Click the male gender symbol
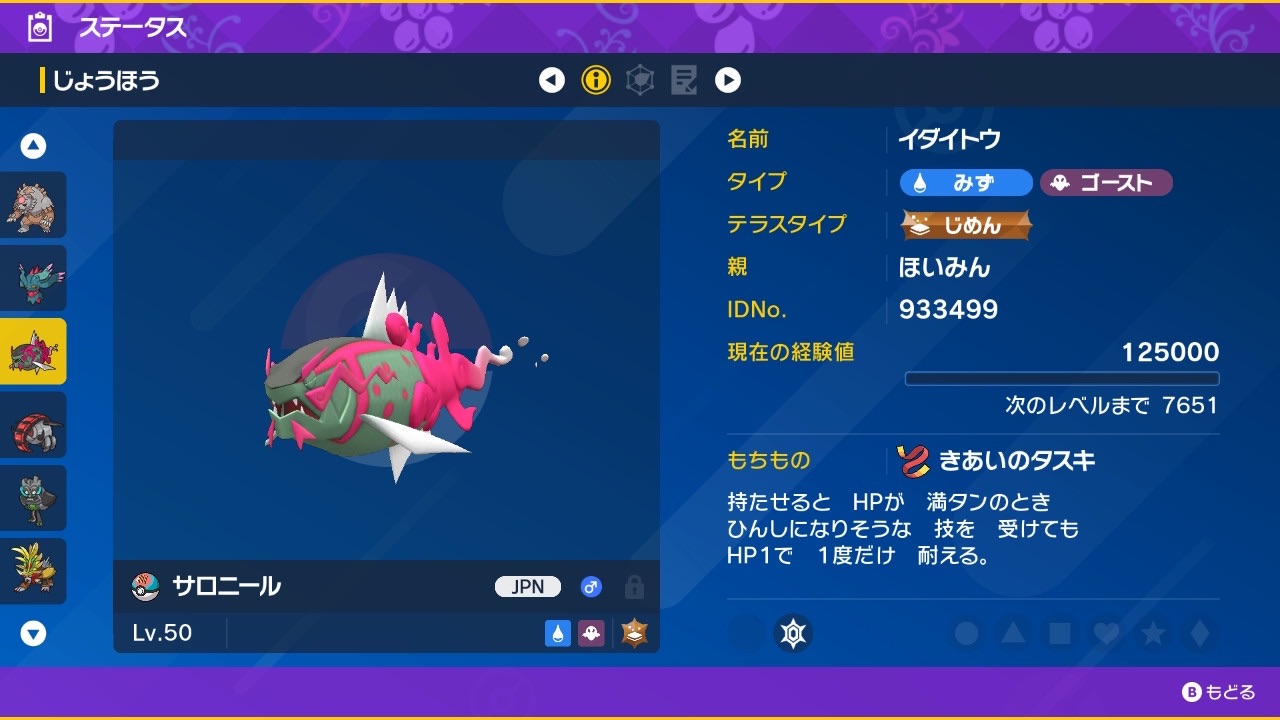Image resolution: width=1280 pixels, height=720 pixels. (x=590, y=587)
